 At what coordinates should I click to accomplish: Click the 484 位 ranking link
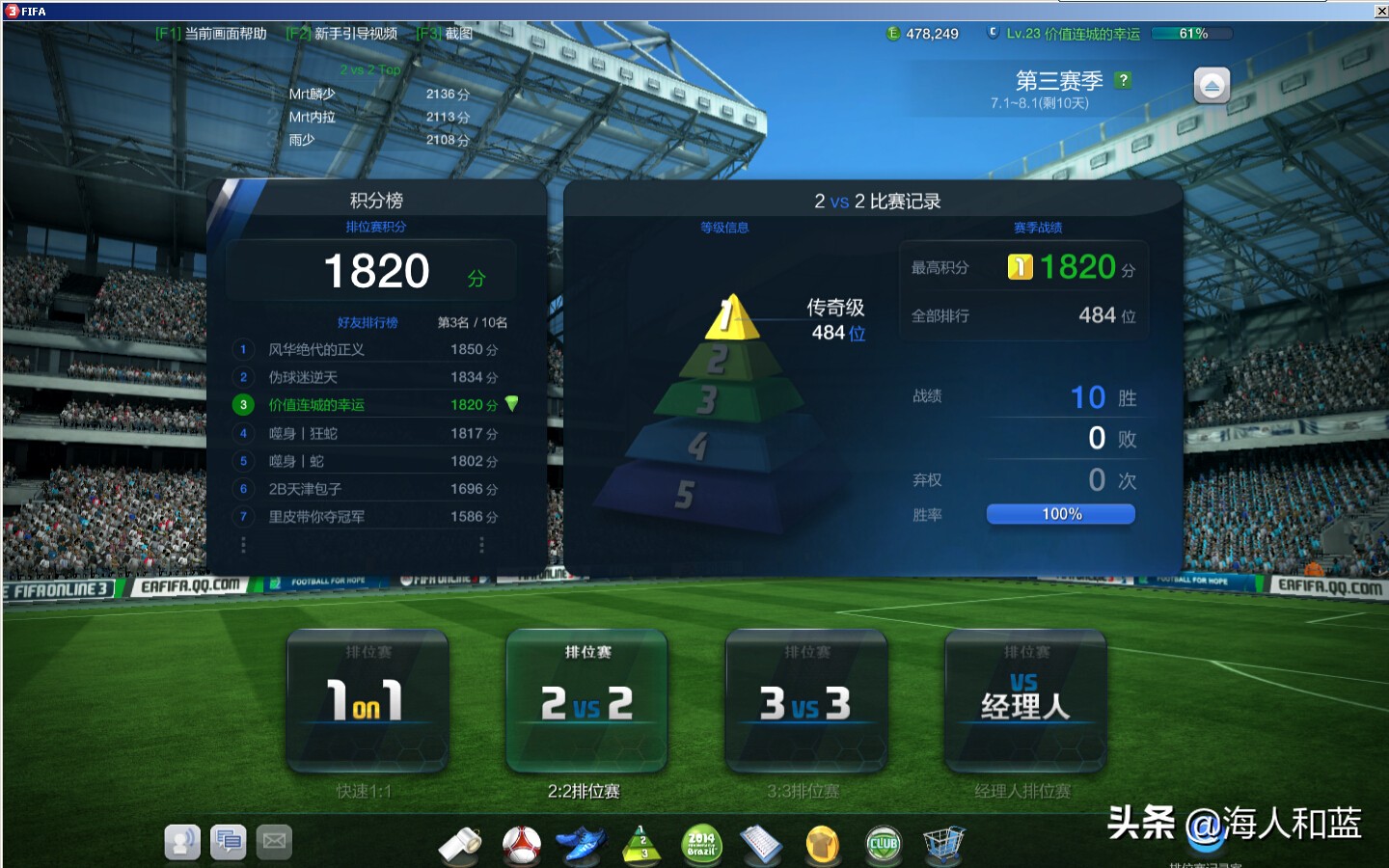pos(838,334)
